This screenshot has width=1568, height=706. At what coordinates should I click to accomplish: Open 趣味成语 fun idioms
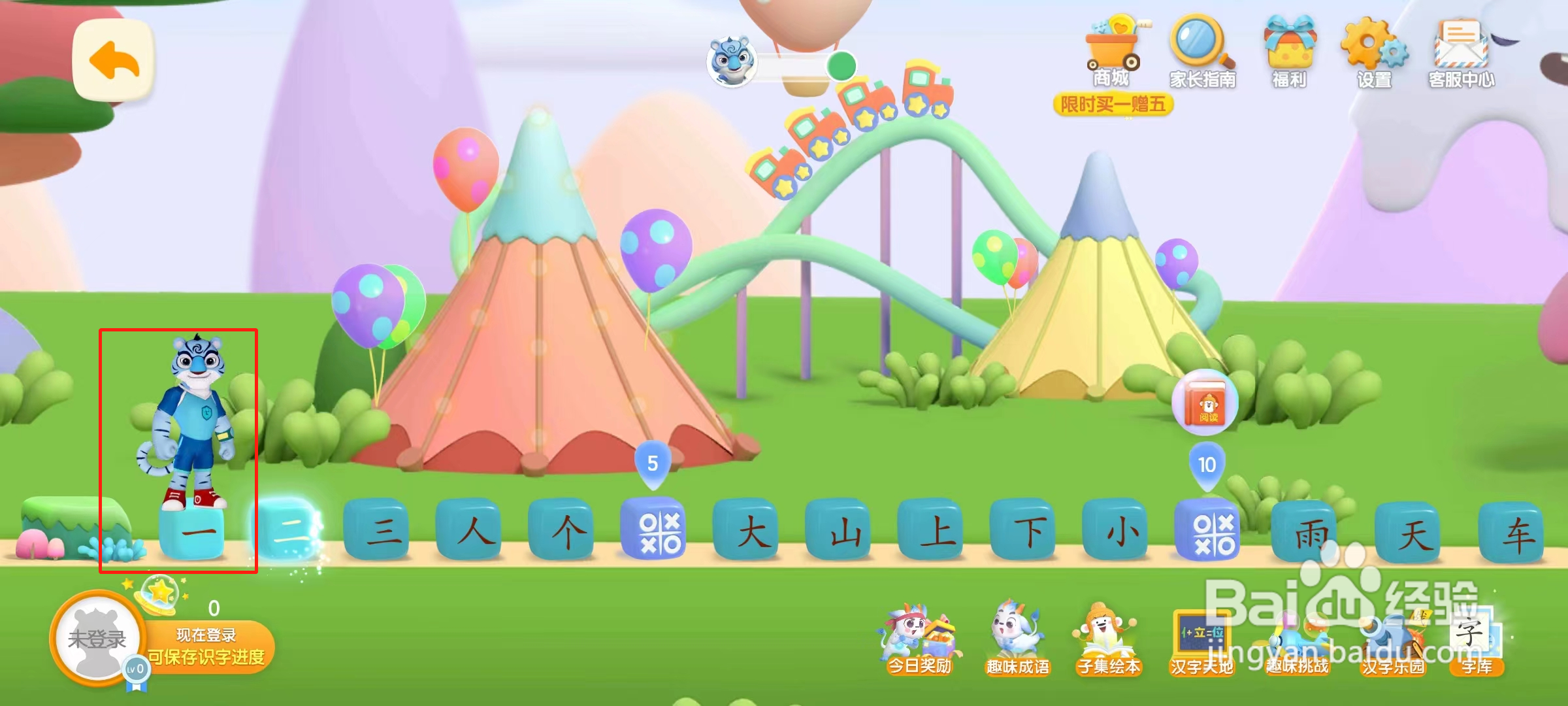click(1019, 641)
